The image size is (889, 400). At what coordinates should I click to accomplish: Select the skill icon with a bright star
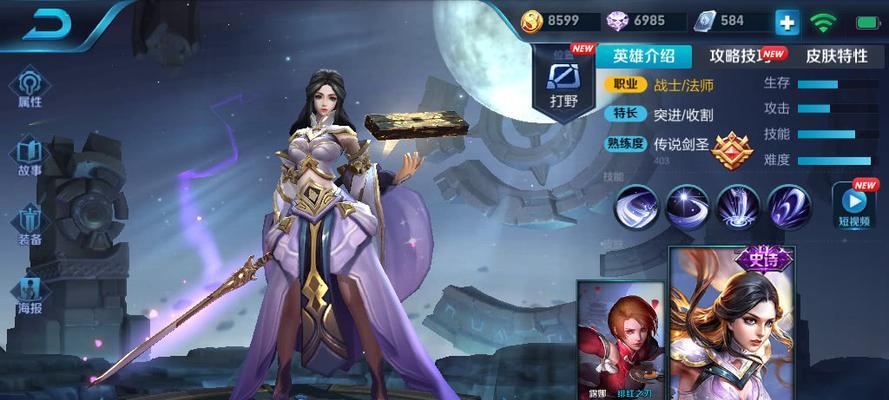point(687,206)
